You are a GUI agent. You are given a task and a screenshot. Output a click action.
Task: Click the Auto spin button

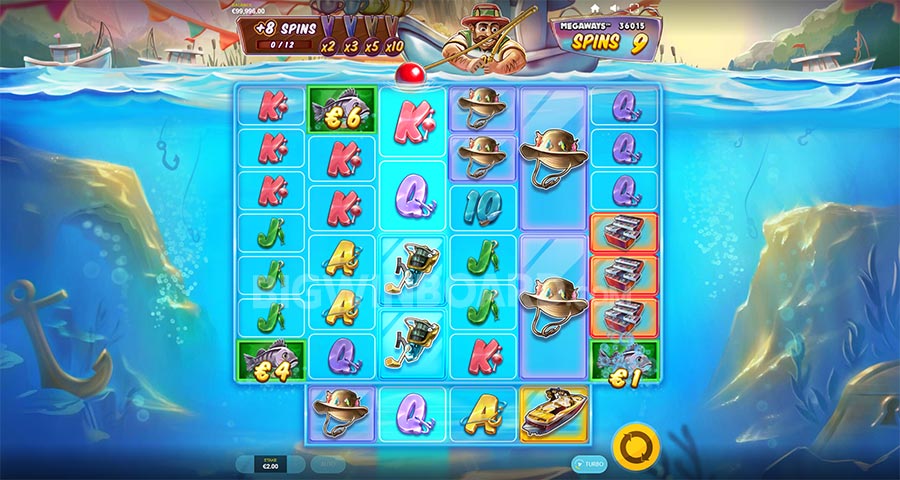pos(325,465)
